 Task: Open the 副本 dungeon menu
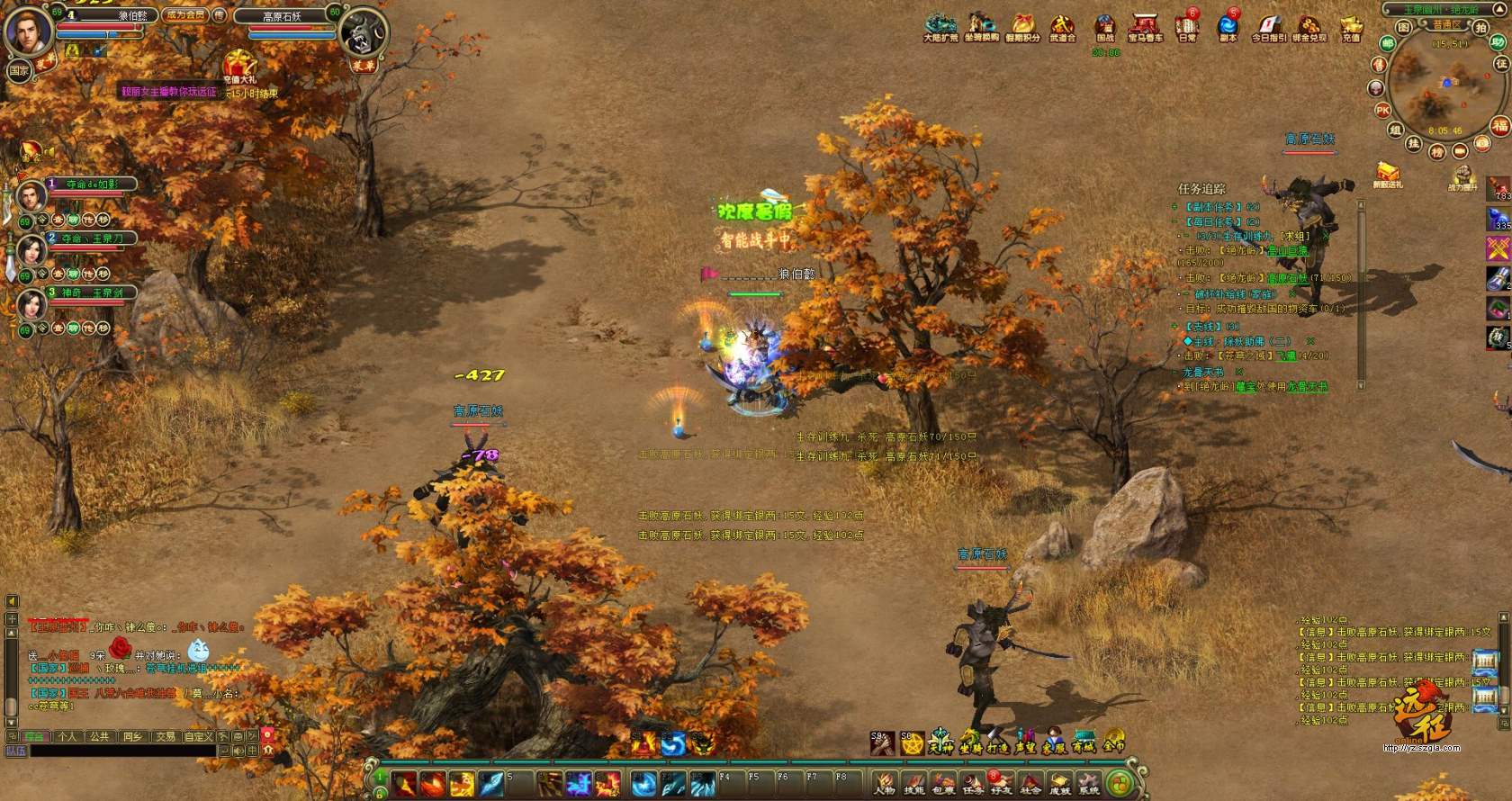(1228, 26)
